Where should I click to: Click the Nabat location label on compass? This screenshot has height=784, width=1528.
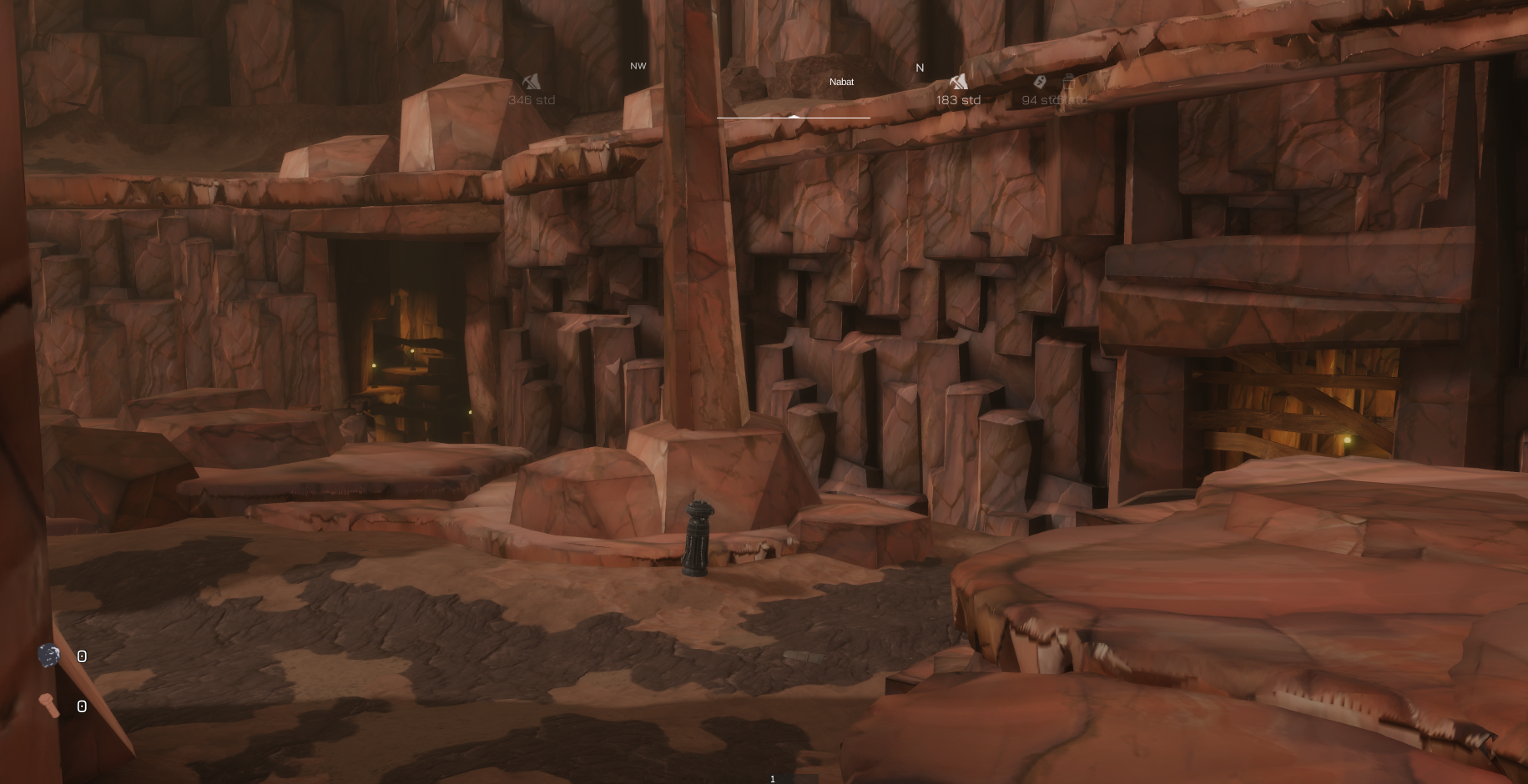[841, 82]
